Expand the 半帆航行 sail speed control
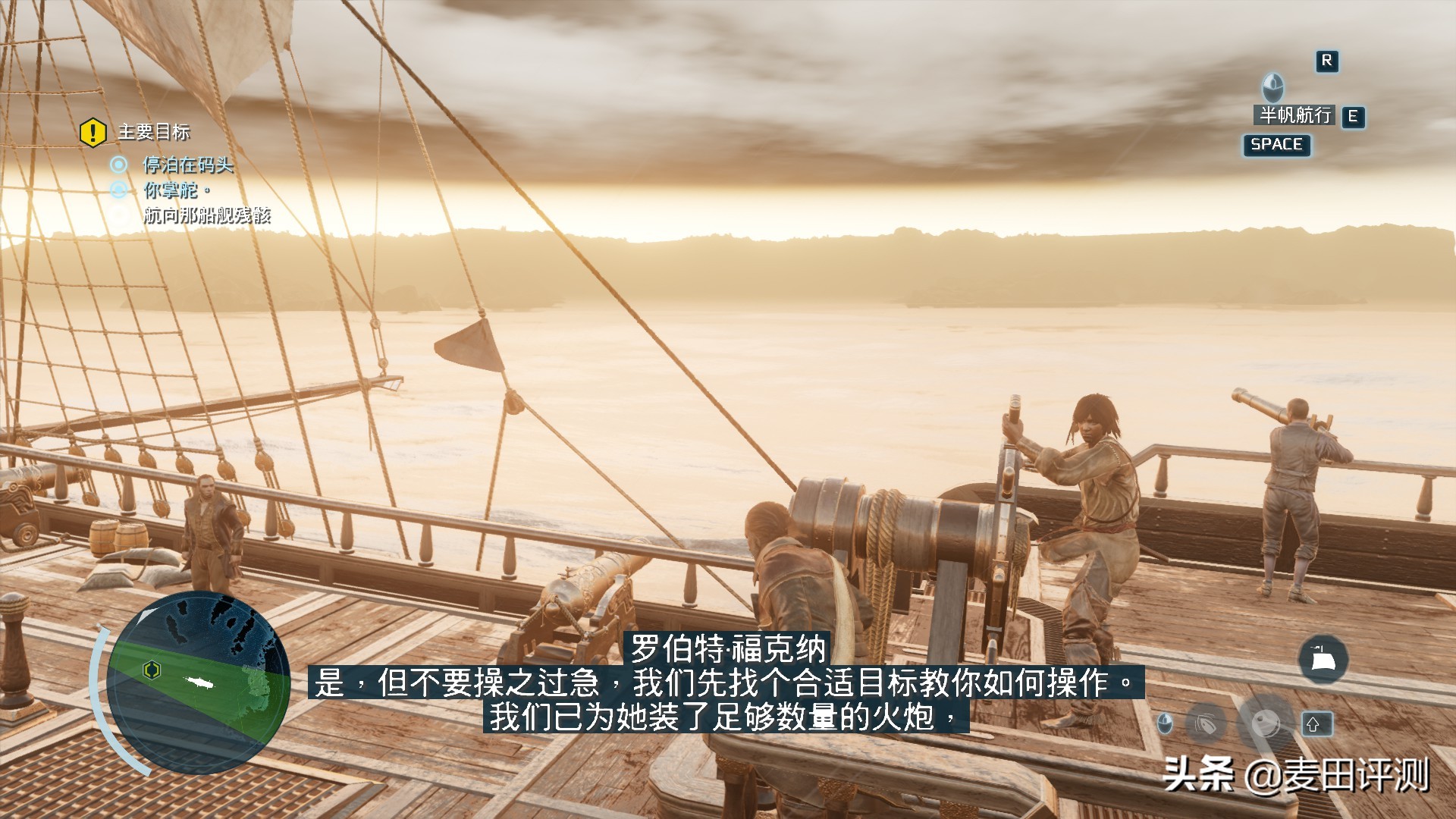The height and width of the screenshot is (819, 1456). coord(1295,115)
